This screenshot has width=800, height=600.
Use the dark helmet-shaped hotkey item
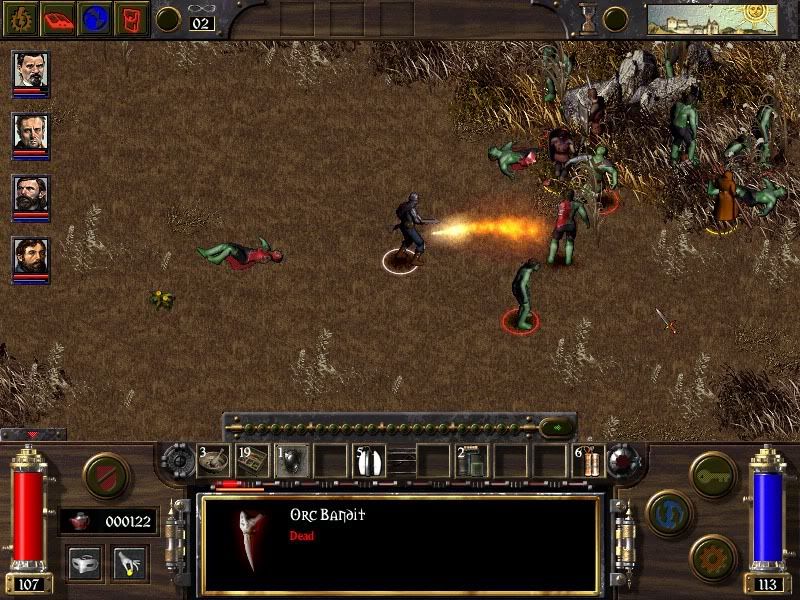tap(292, 461)
